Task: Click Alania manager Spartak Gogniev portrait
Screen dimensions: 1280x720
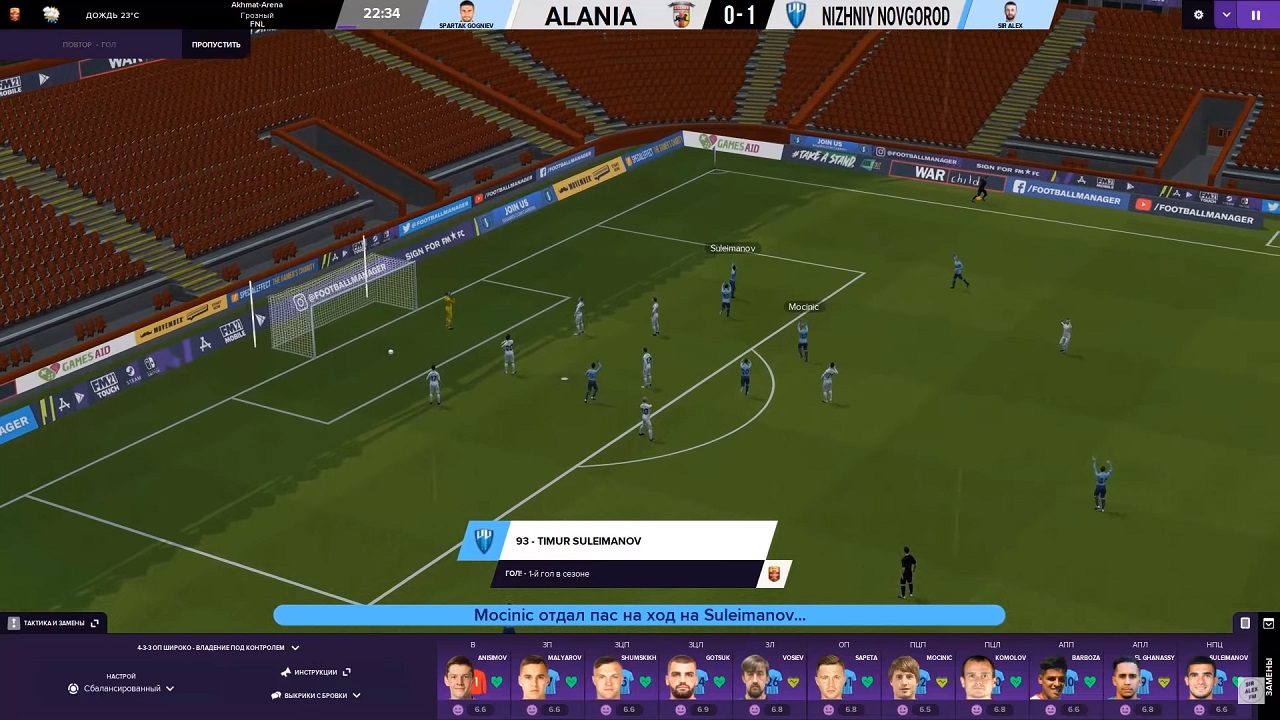Action: coord(467,13)
